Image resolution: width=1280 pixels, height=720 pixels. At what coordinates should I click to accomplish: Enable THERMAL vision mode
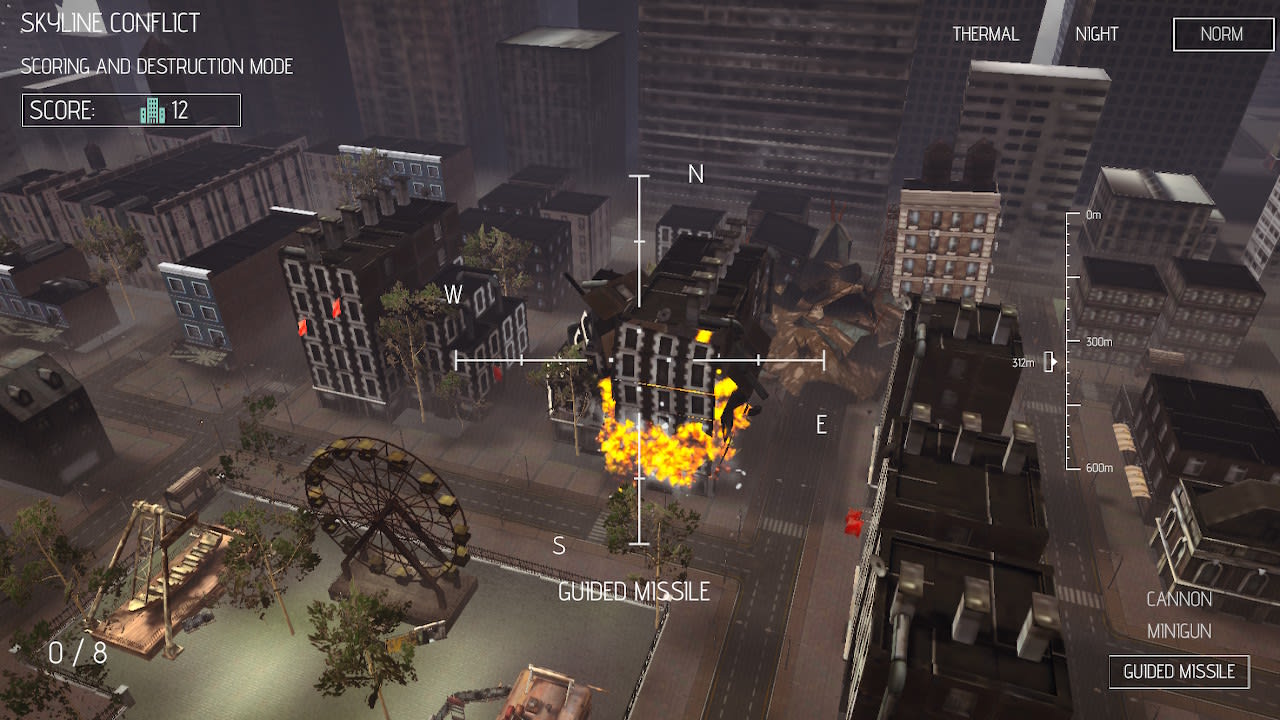click(986, 33)
